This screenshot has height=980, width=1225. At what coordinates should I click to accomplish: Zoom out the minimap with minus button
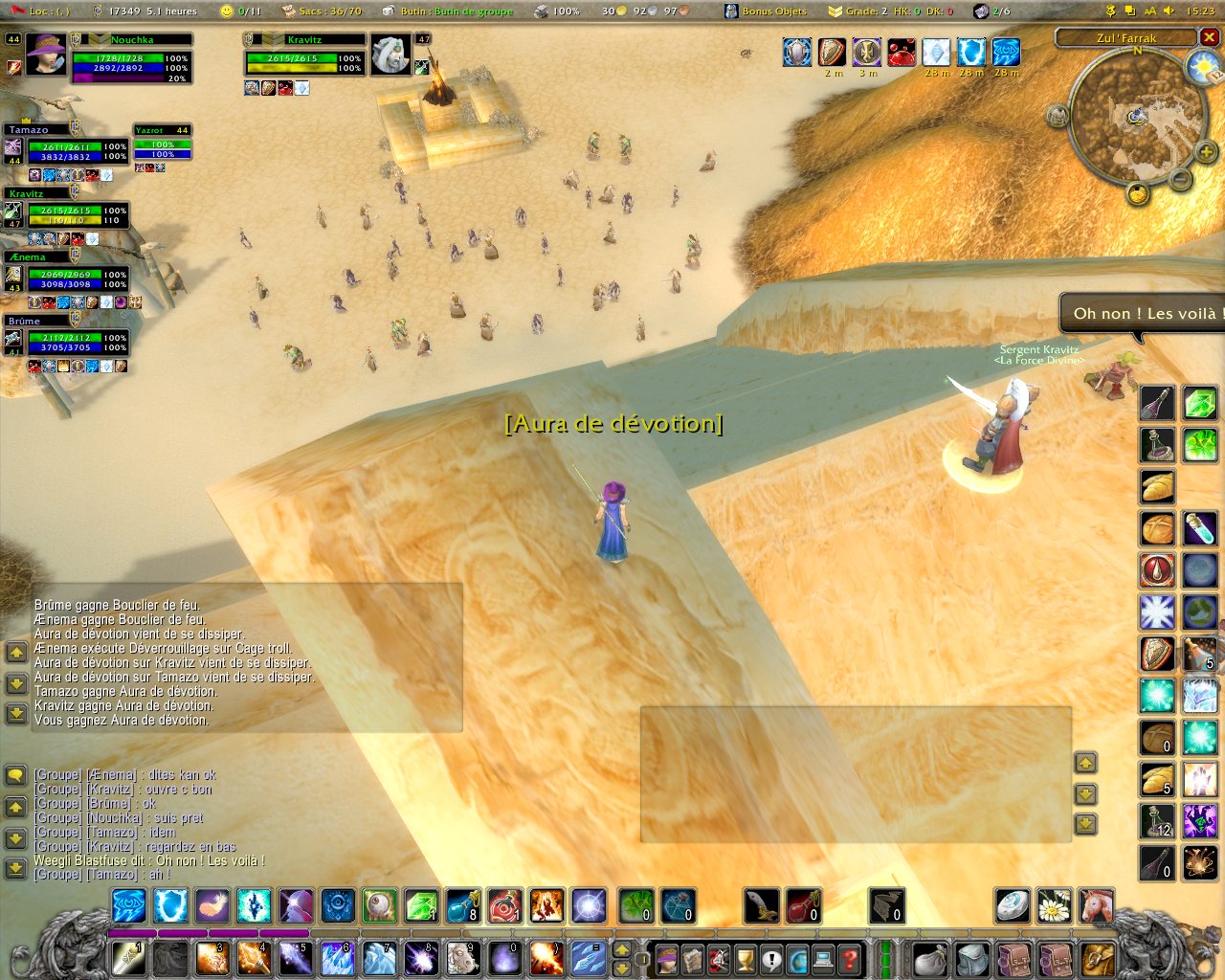[1181, 179]
